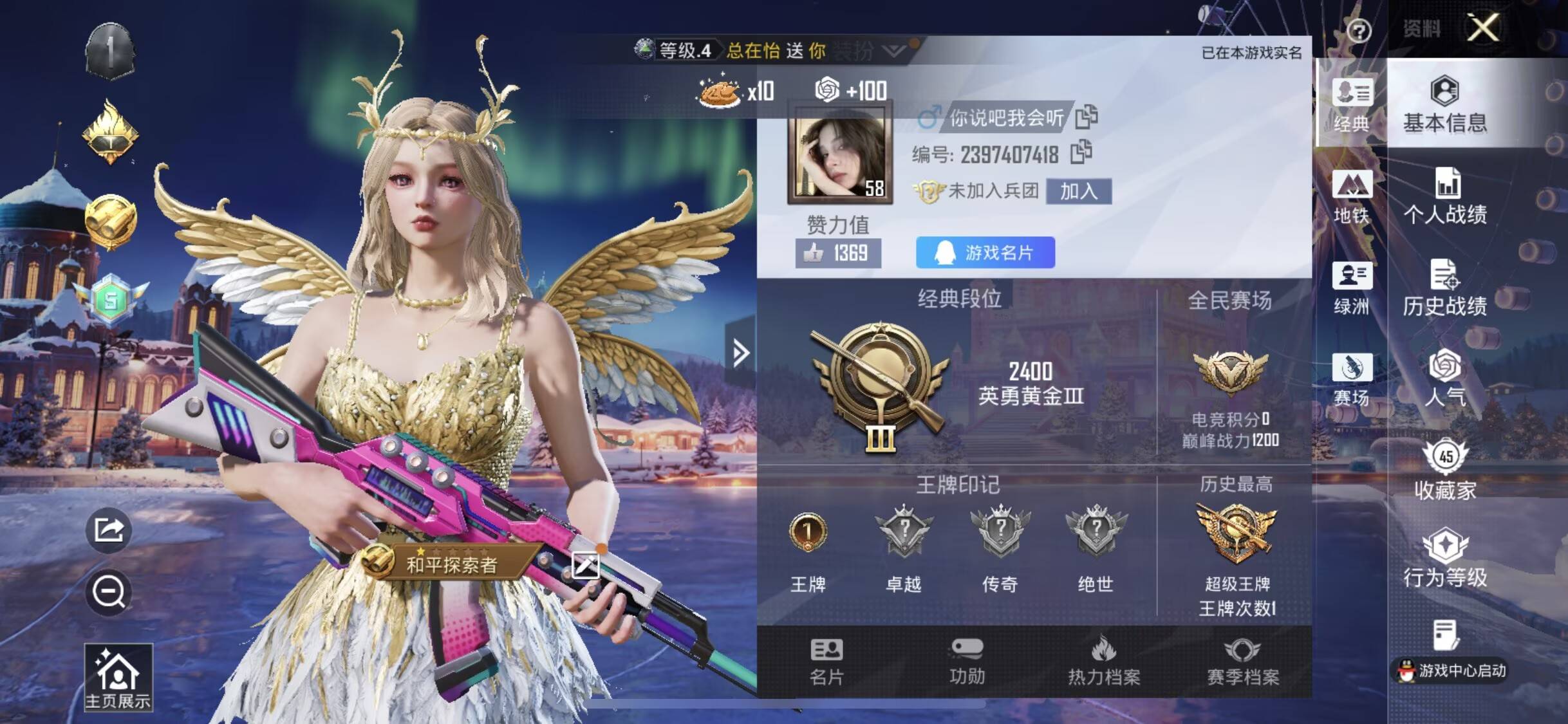
Task: Switch to the 地铁 mode tab
Action: [1351, 196]
